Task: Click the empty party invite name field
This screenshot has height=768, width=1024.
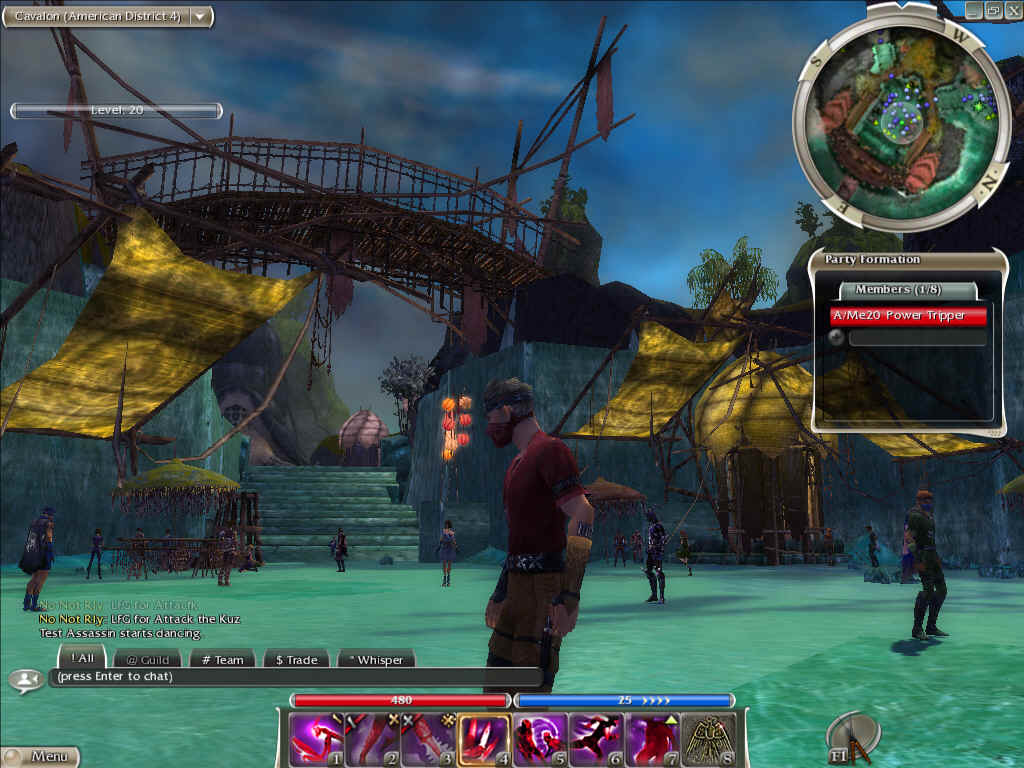Action: point(917,338)
